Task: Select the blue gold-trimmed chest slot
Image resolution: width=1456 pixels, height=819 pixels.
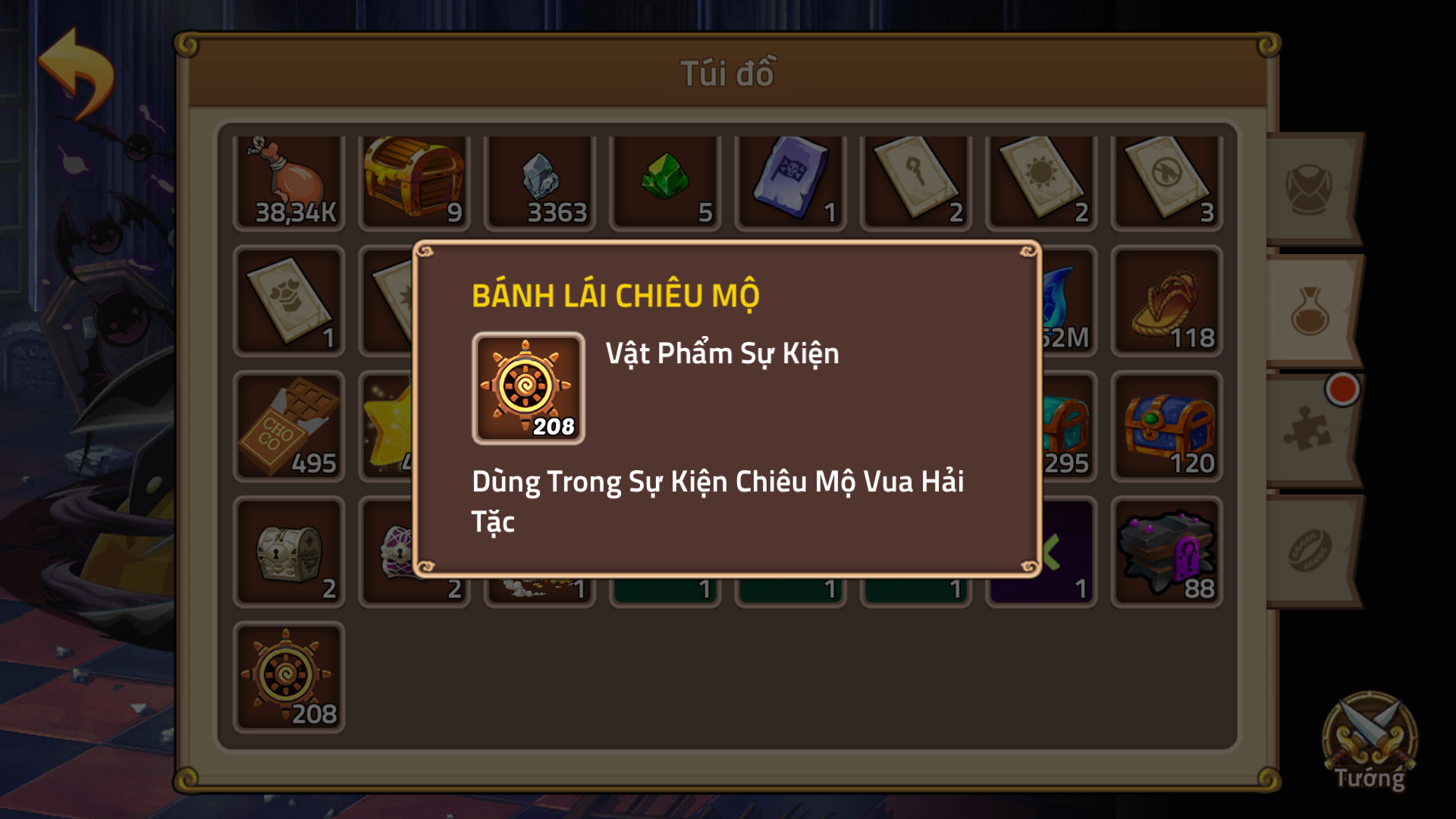Action: point(1166,427)
